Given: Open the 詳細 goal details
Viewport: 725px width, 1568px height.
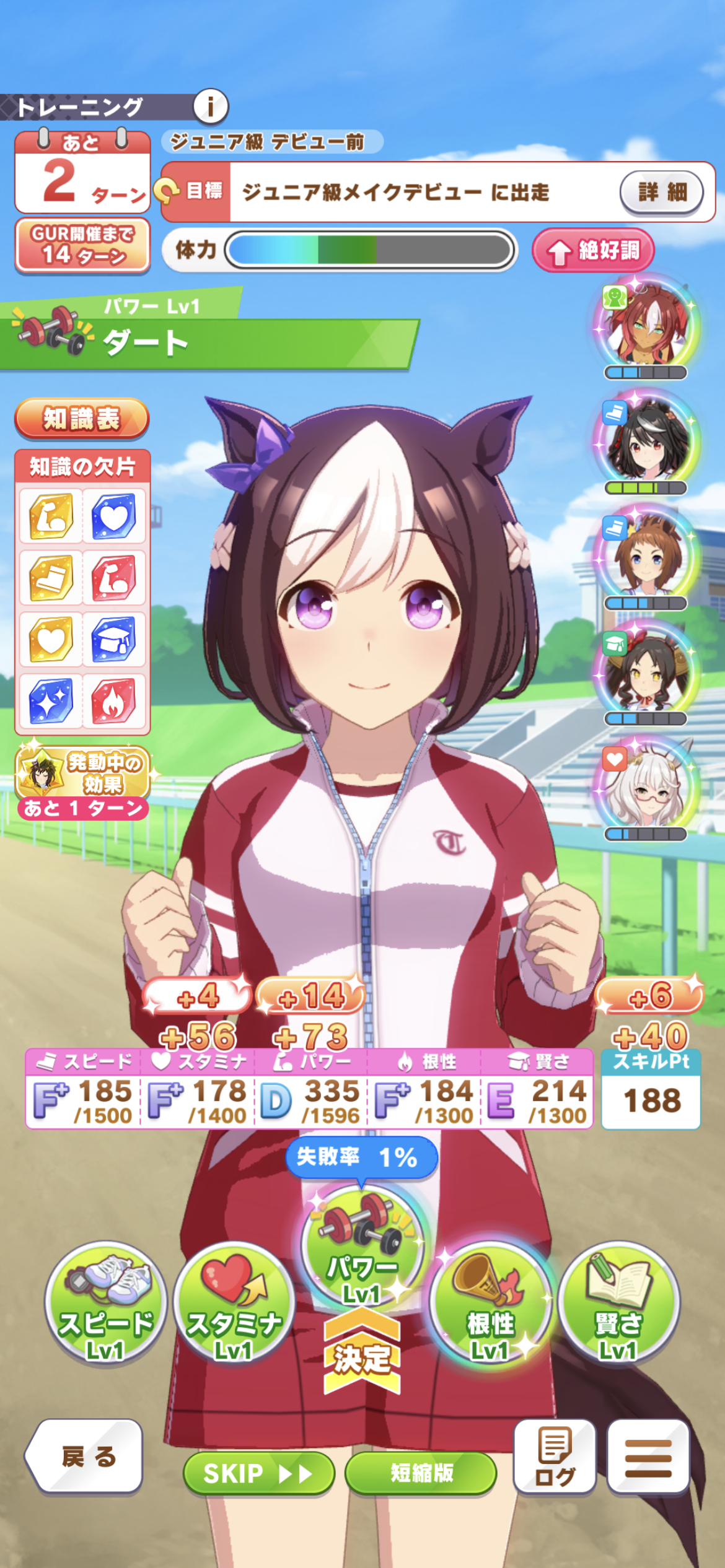Looking at the screenshot, I should (661, 192).
